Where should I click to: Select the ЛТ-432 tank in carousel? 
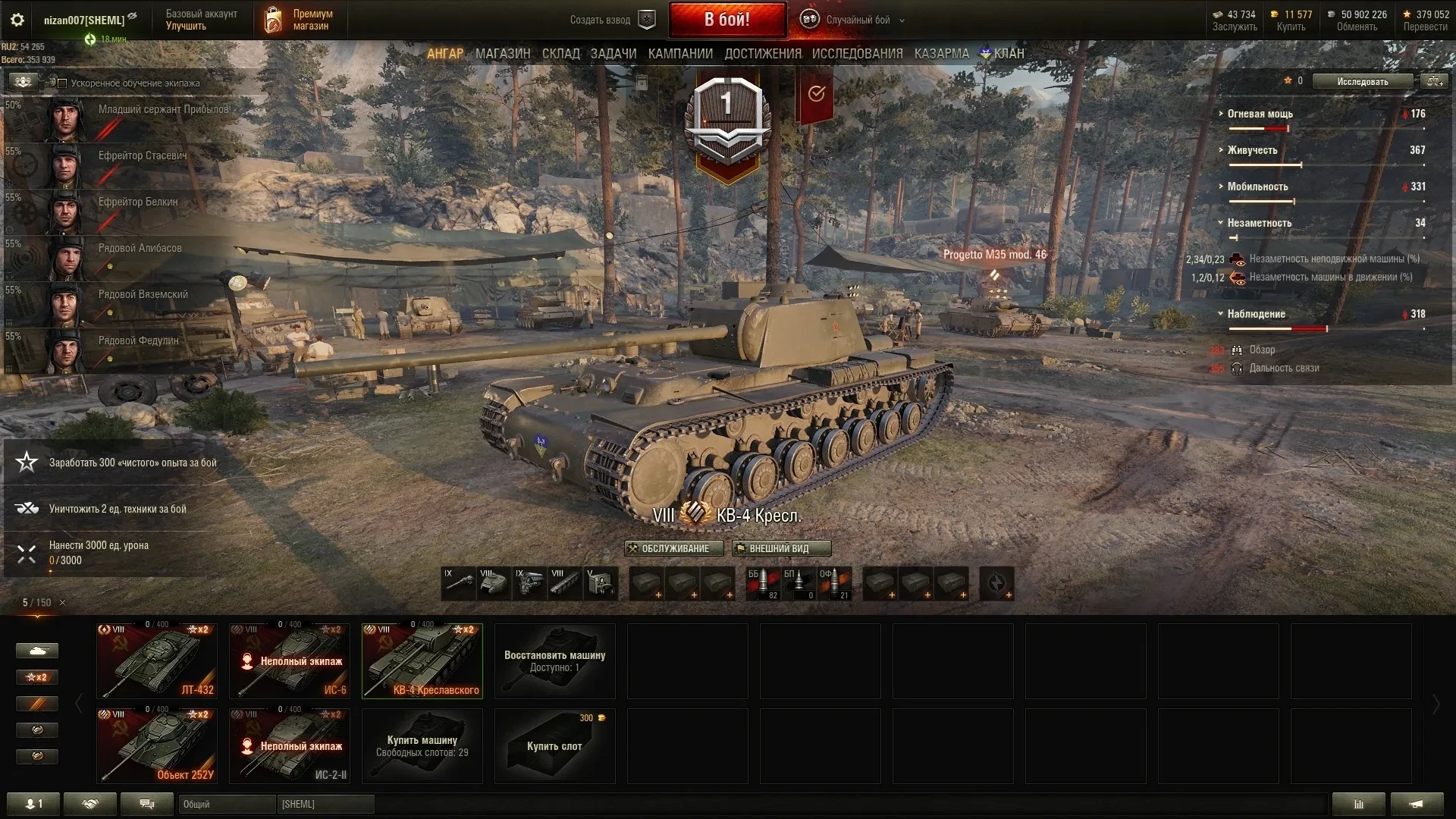point(157,661)
